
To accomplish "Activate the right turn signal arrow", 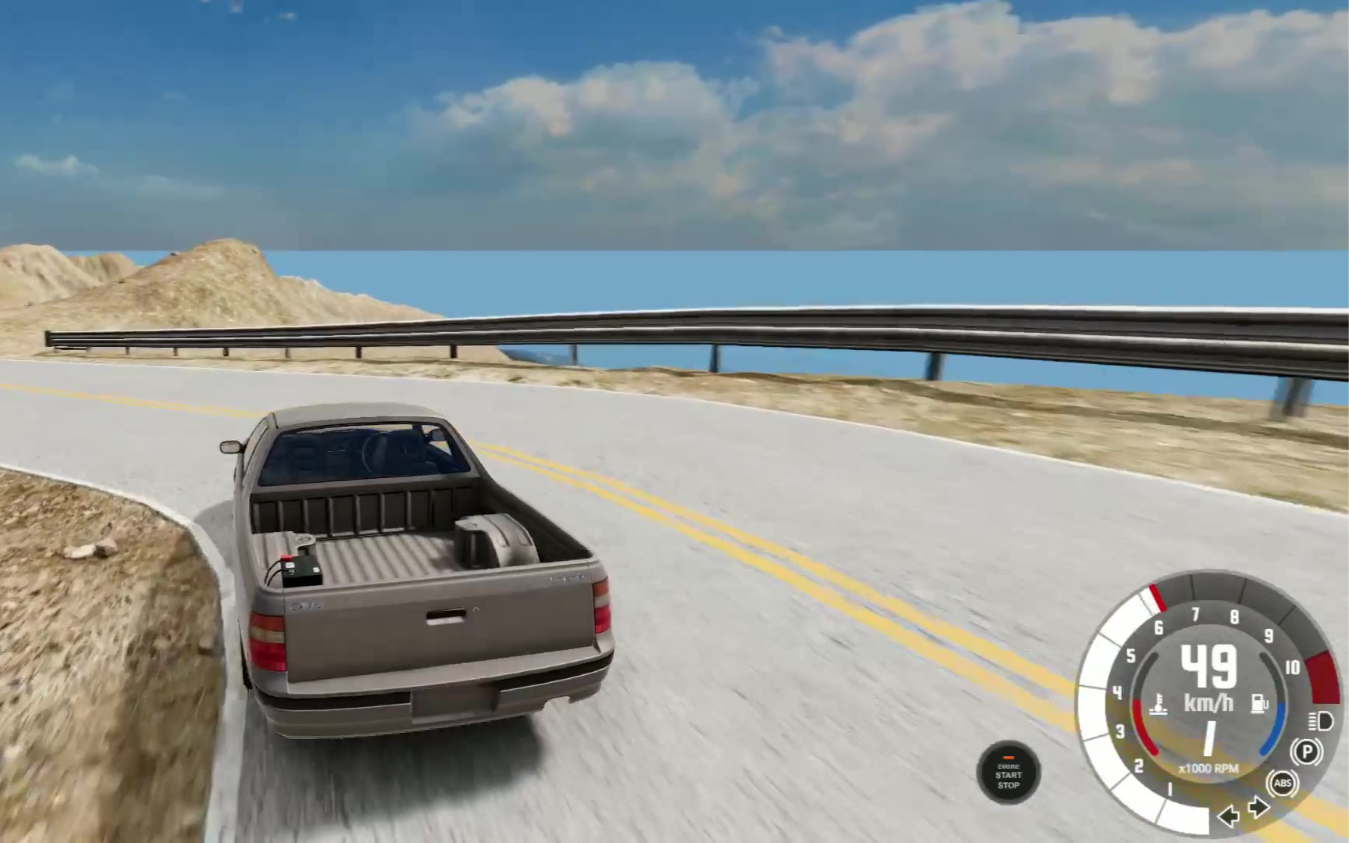I will coord(1258,807).
